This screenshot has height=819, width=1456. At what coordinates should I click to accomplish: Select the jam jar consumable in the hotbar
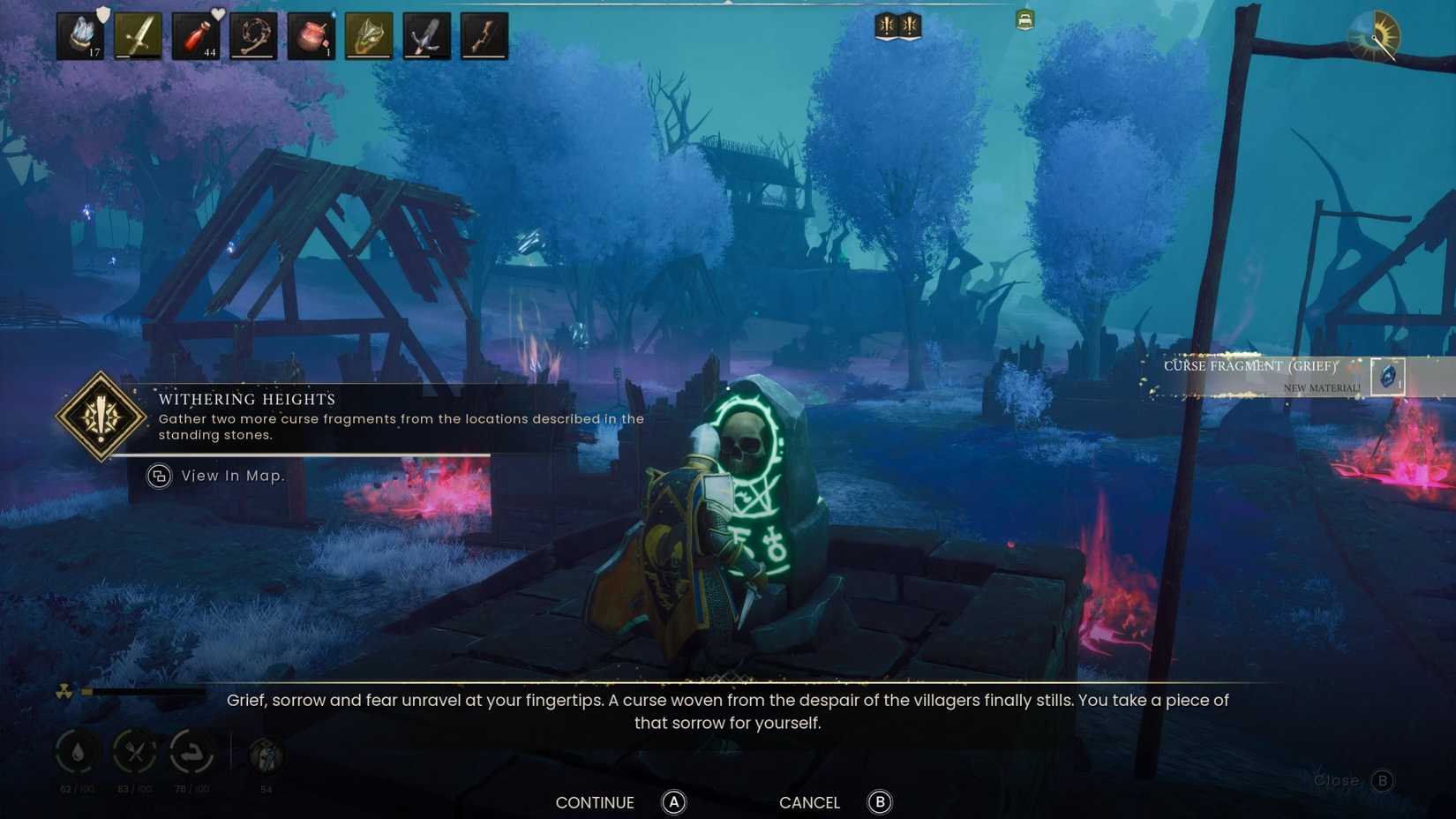(x=311, y=35)
